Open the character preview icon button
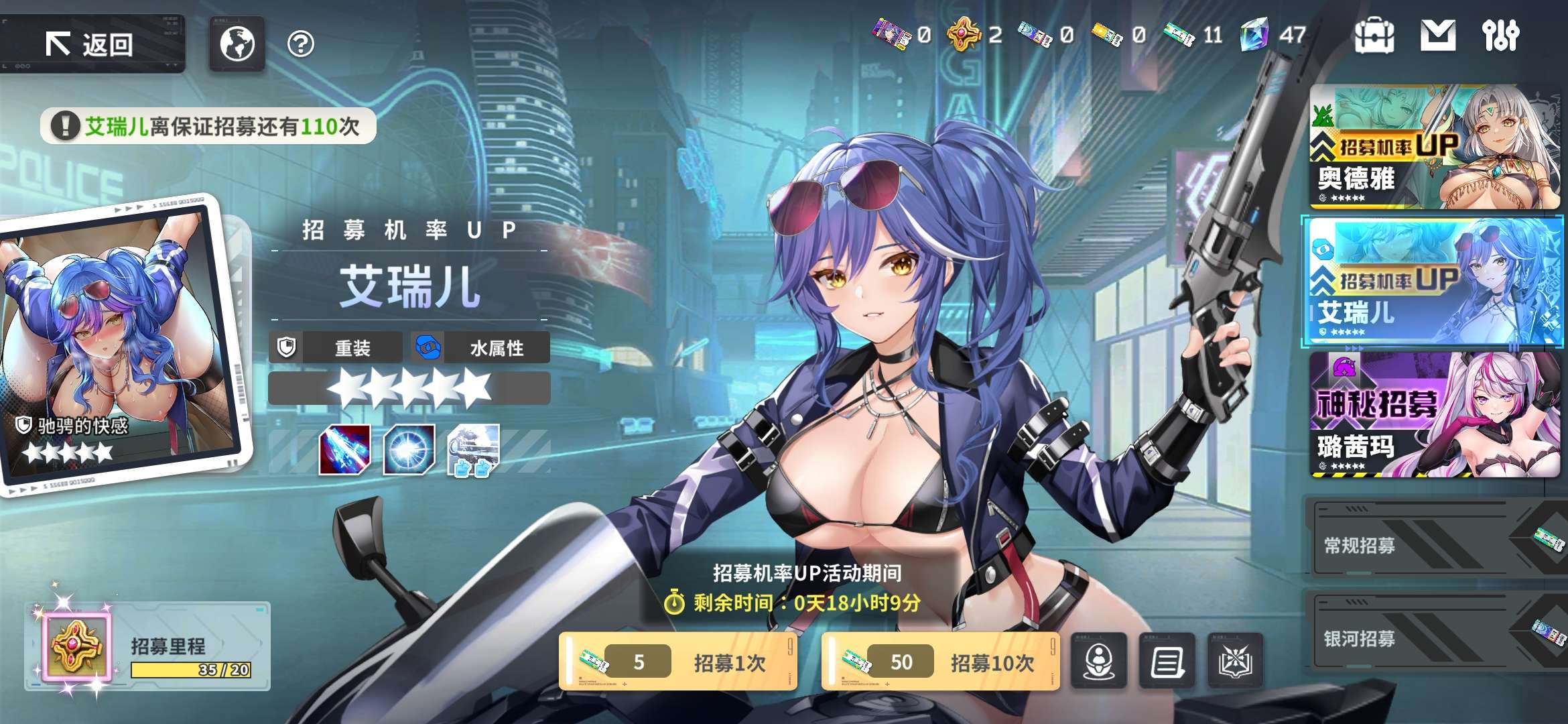 tap(1099, 662)
